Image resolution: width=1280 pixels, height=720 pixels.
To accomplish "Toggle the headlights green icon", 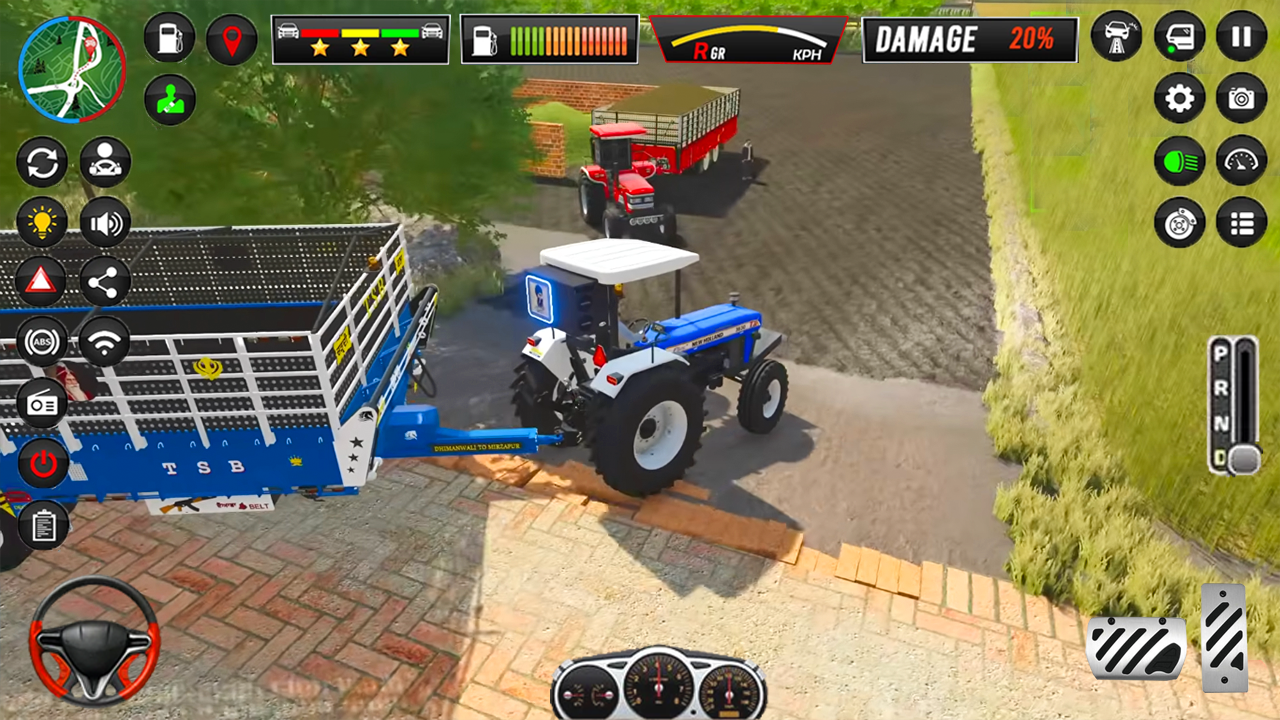I will point(1180,160).
